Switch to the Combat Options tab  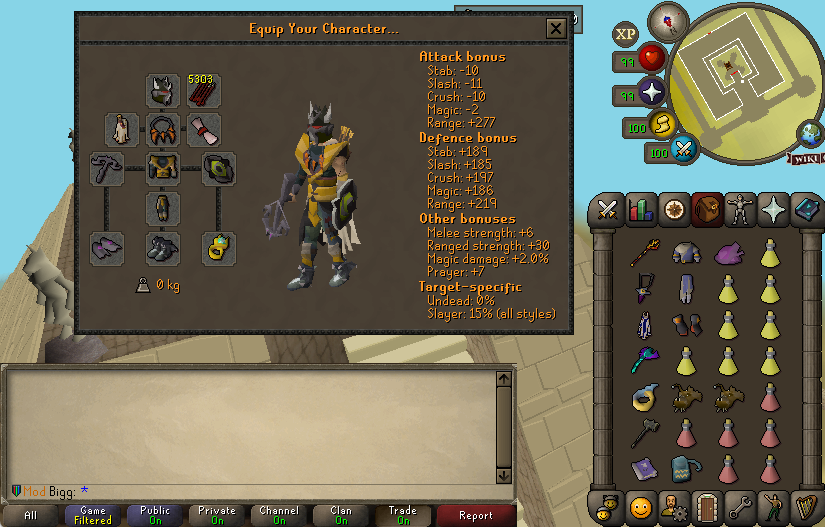pos(606,210)
